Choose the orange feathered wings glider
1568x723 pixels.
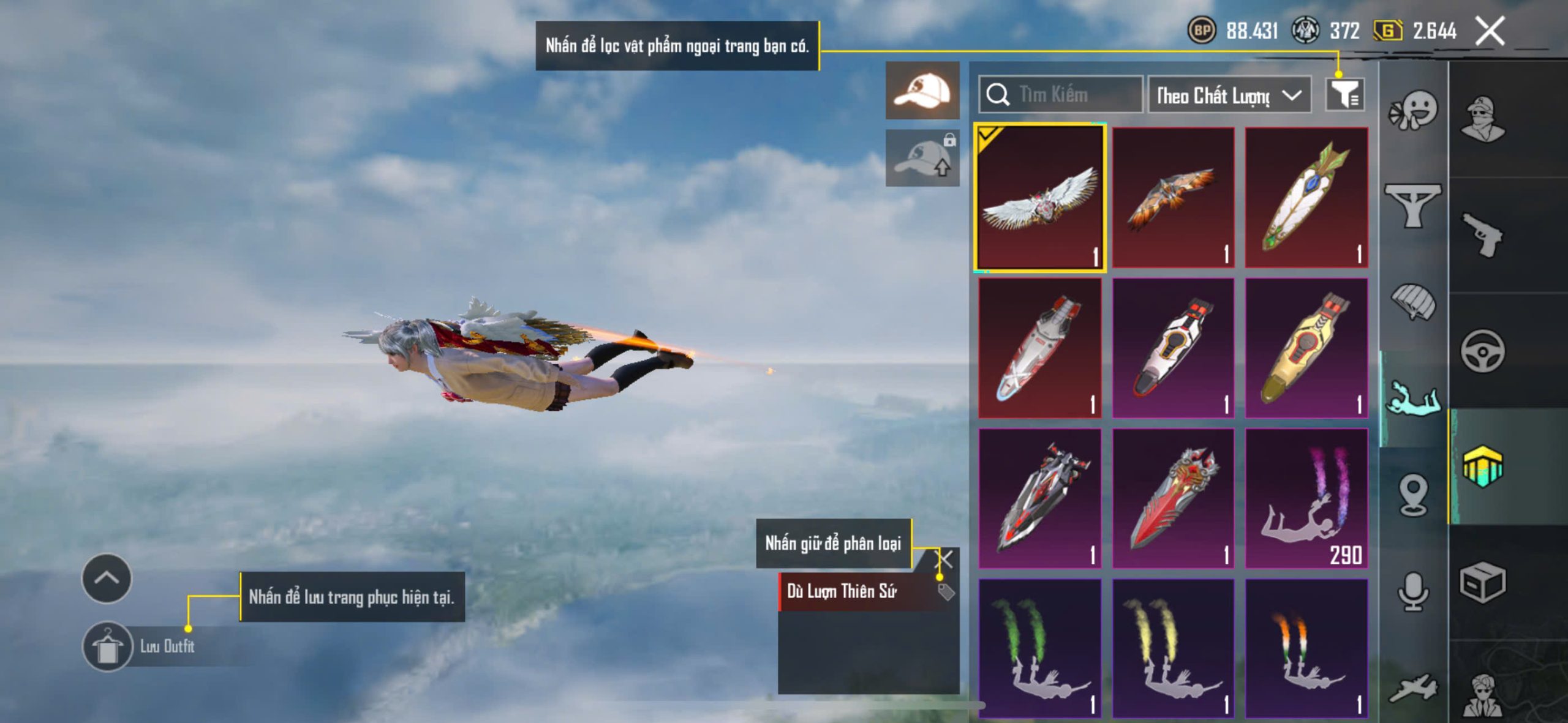click(1173, 197)
